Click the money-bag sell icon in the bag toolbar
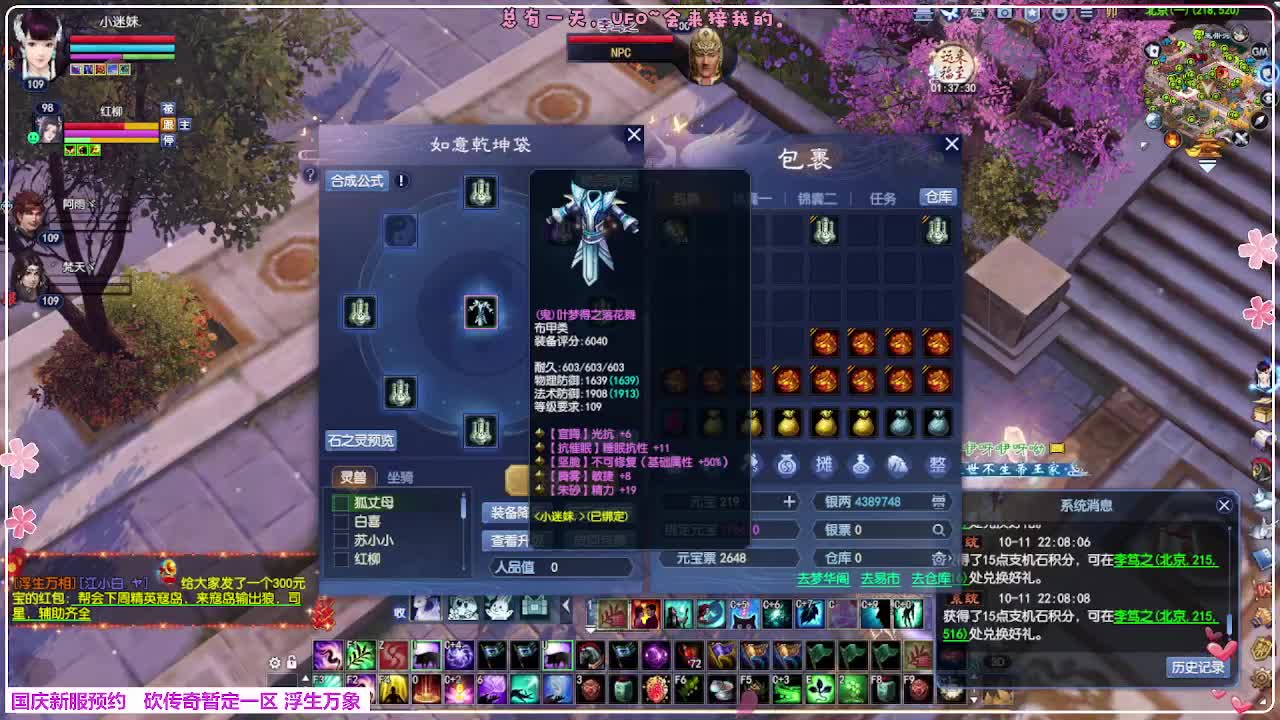This screenshot has height=720, width=1280. click(x=786, y=464)
